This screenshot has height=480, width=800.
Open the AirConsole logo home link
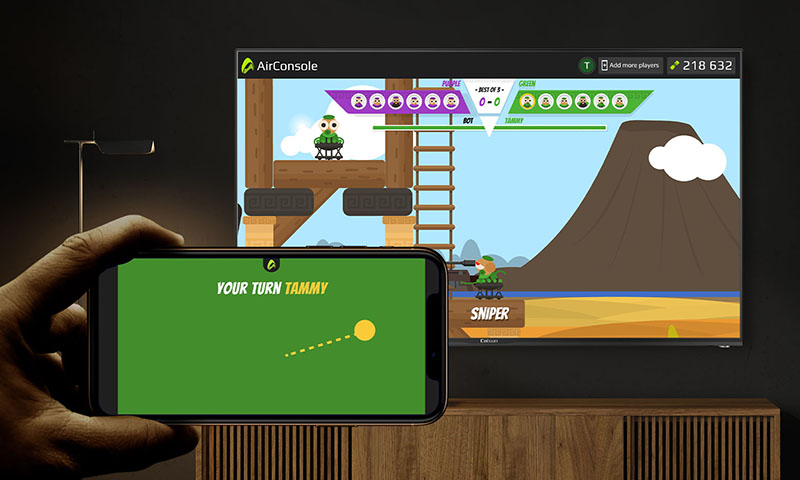[x=278, y=65]
